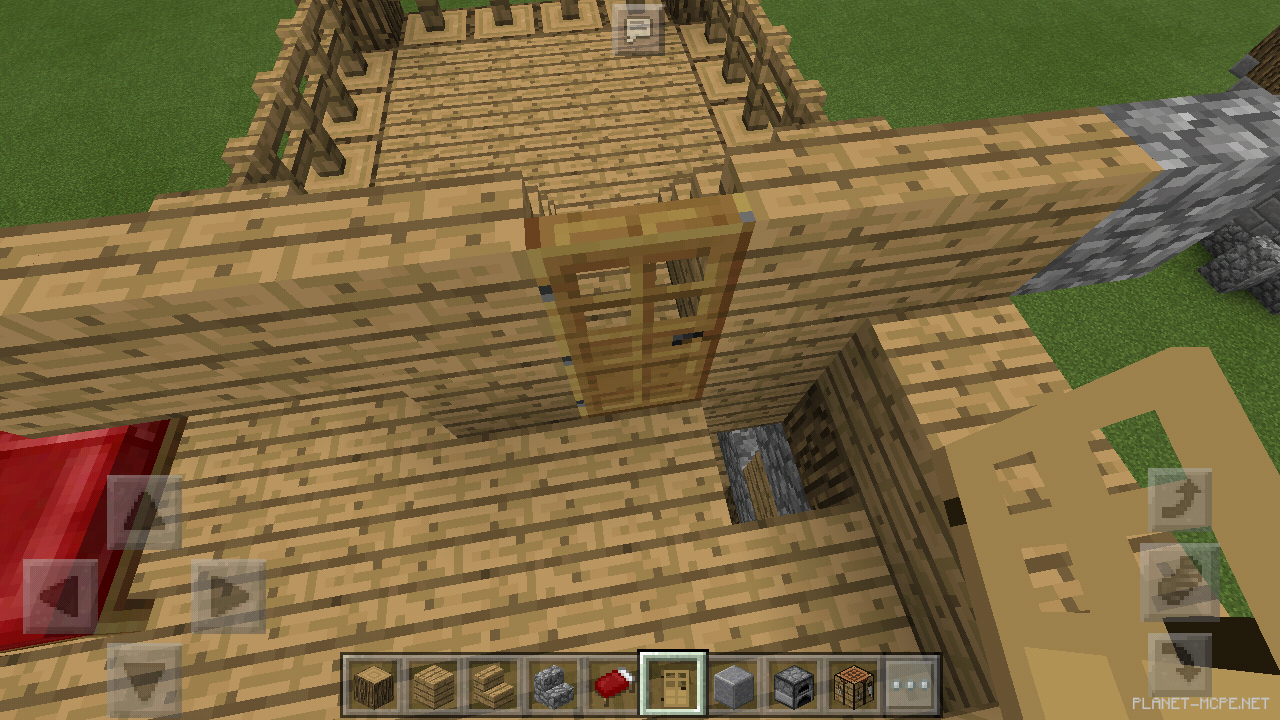
Task: Open chat using the speech bubble icon
Action: [640, 30]
